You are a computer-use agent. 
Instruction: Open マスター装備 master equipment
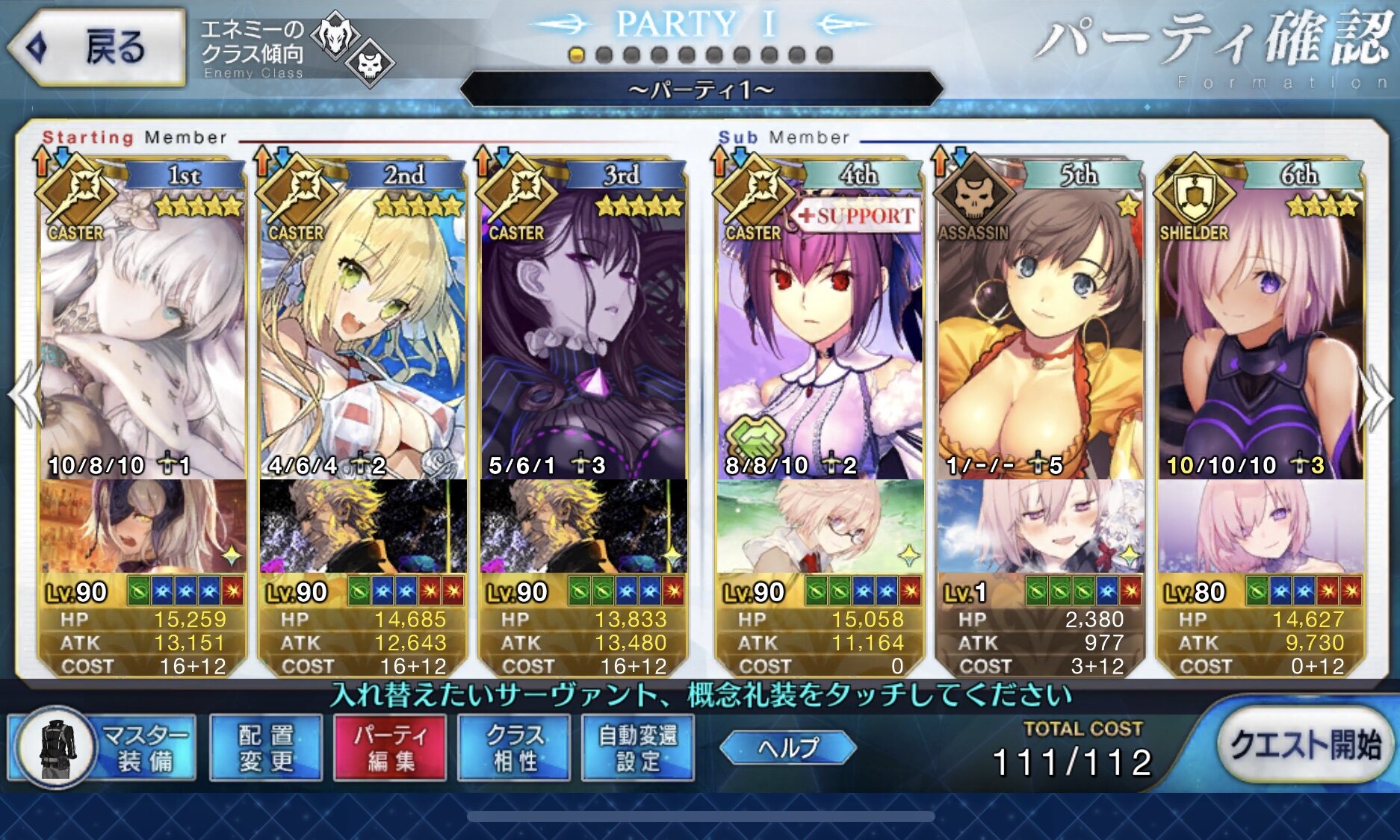click(103, 747)
